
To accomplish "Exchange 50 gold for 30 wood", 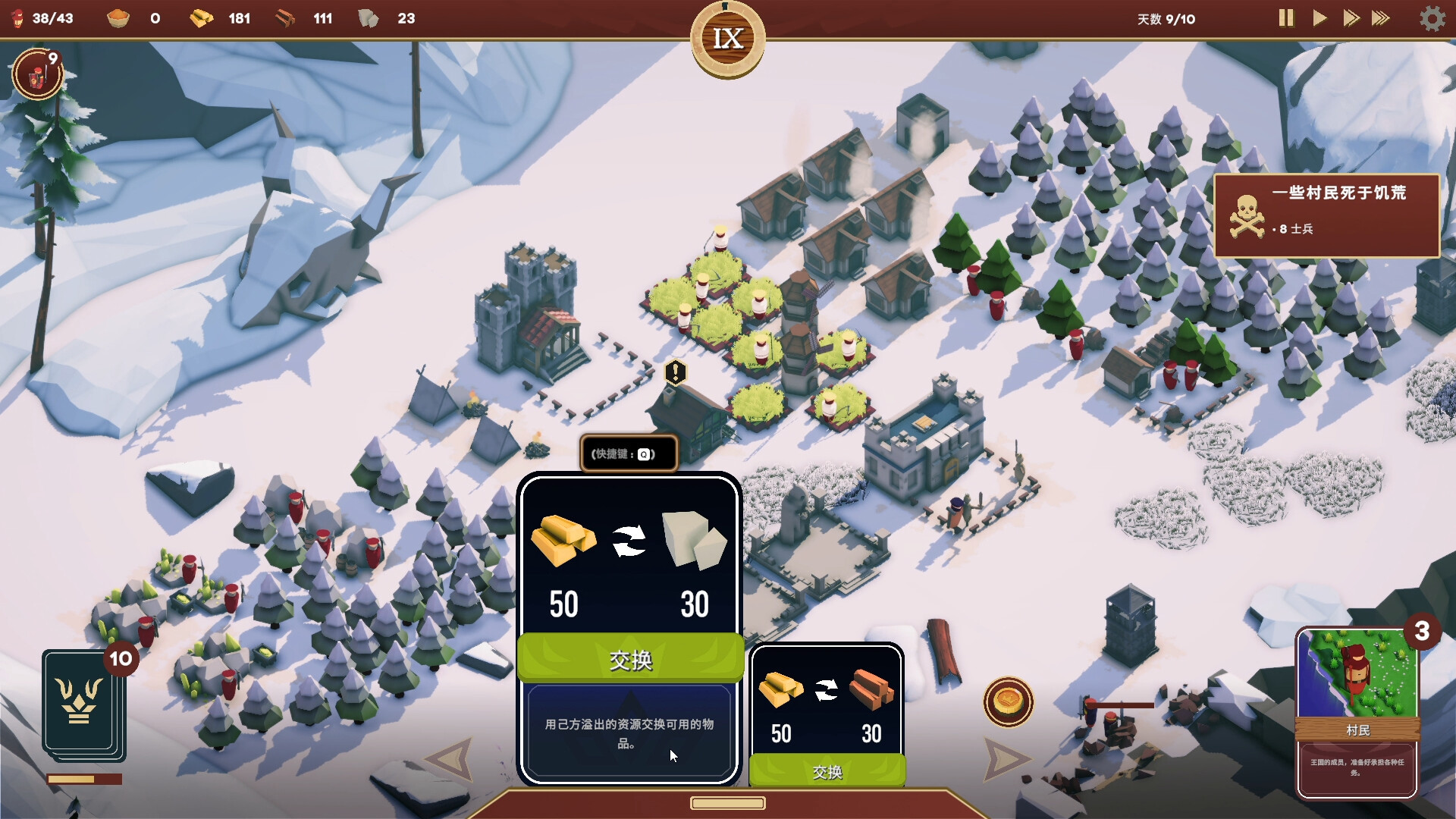I will coord(827,771).
